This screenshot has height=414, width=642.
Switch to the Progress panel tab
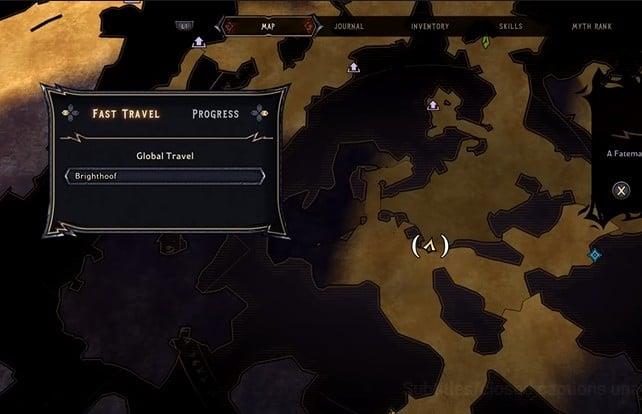[x=215, y=113]
